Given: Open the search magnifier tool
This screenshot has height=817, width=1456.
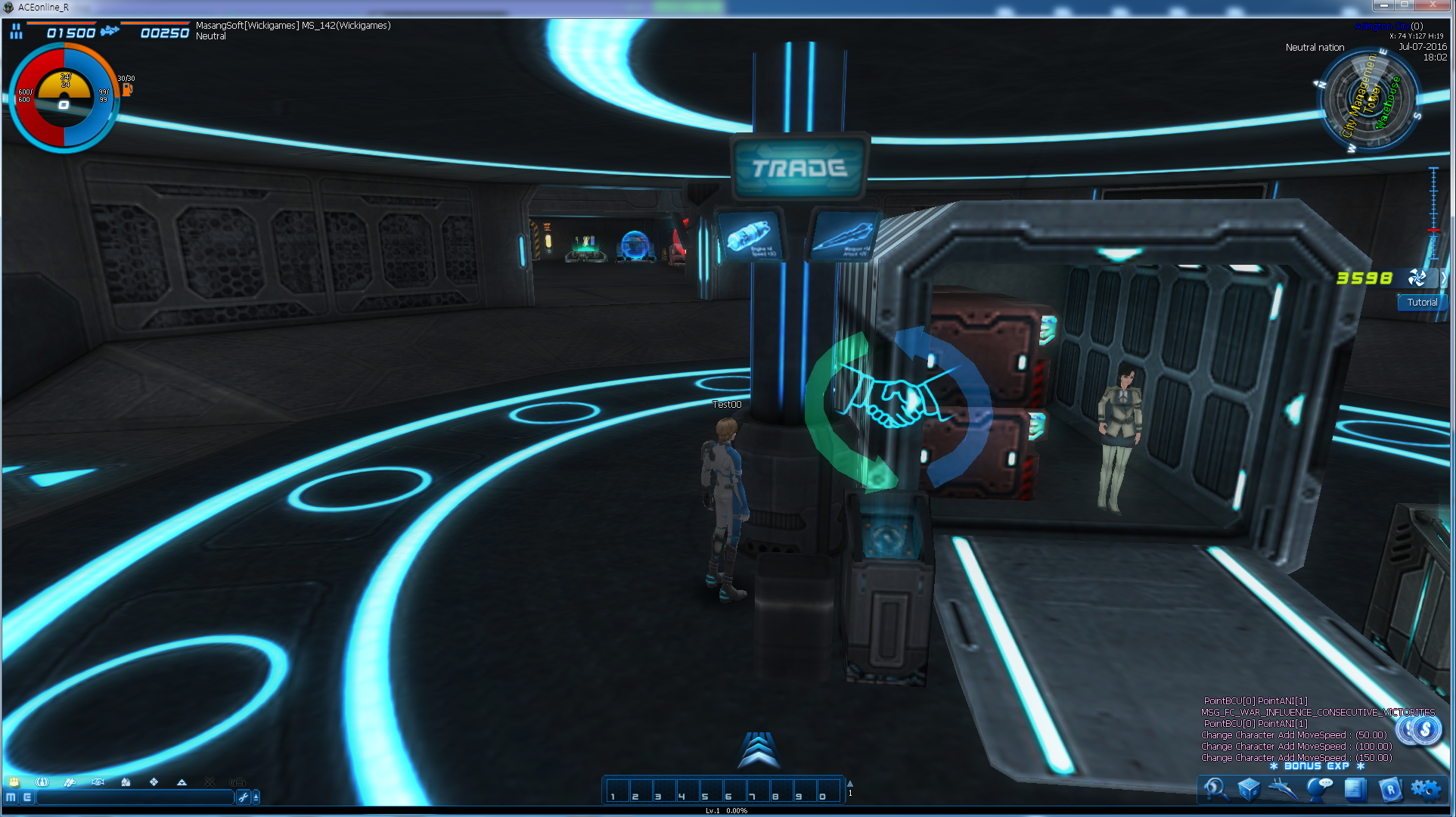Looking at the screenshot, I should click(x=1217, y=789).
